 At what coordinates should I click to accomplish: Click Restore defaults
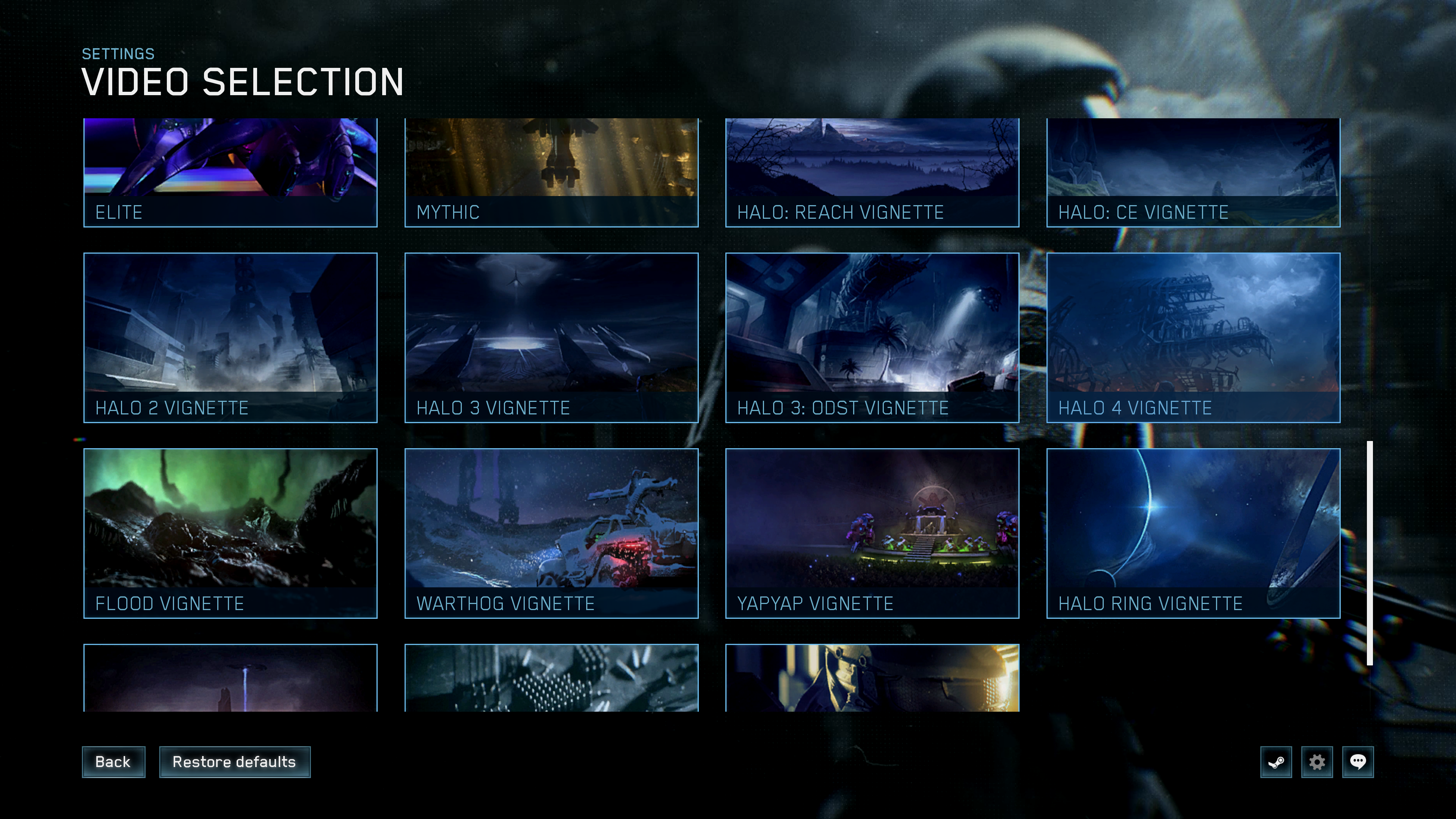(x=235, y=762)
